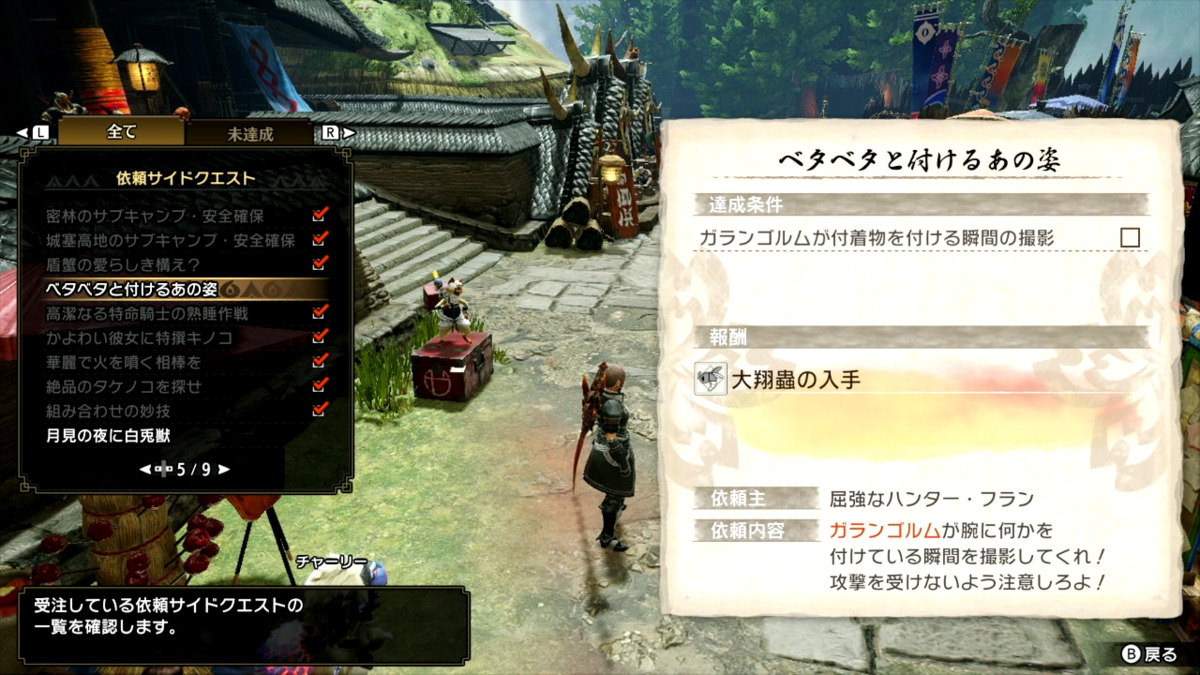Screen dimensions: 1200x675
Task: Click the 大翔蟲の入手 reward icon
Action: [x=711, y=379]
